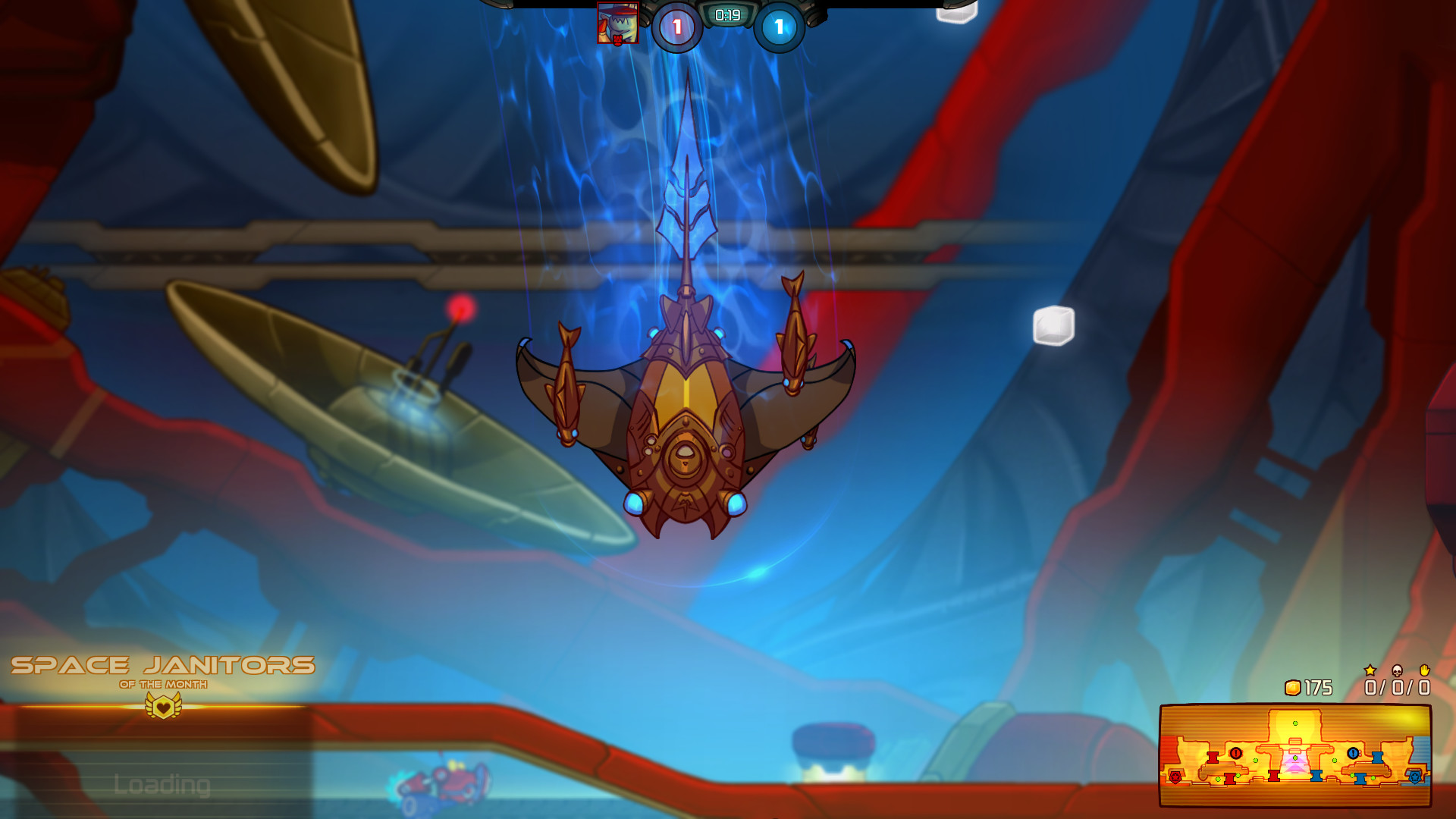Image resolution: width=1456 pixels, height=819 pixels.
Task: Click the hand icon for assists stat
Action: [x=1424, y=670]
